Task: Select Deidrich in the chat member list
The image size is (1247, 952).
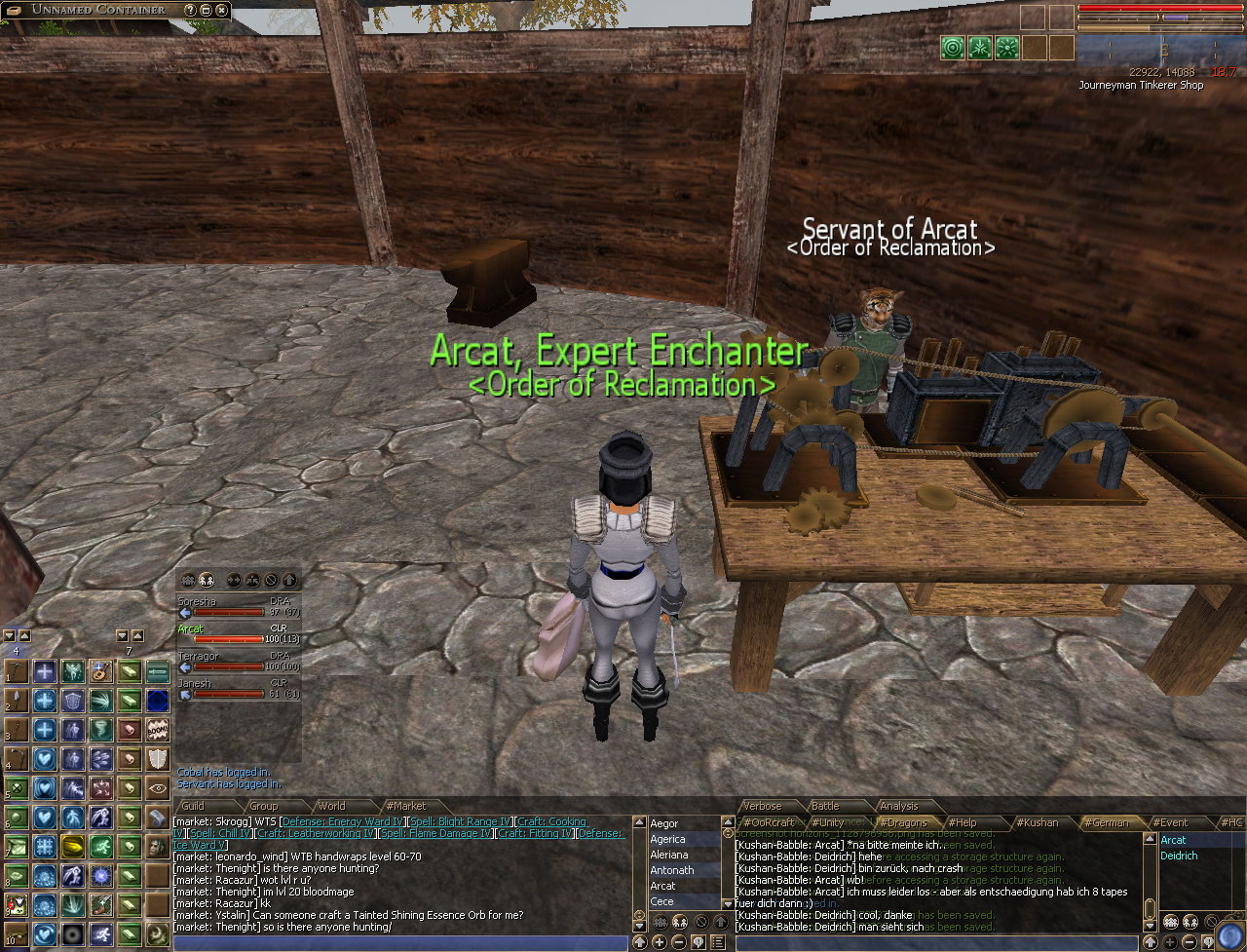Action: 1179,856
